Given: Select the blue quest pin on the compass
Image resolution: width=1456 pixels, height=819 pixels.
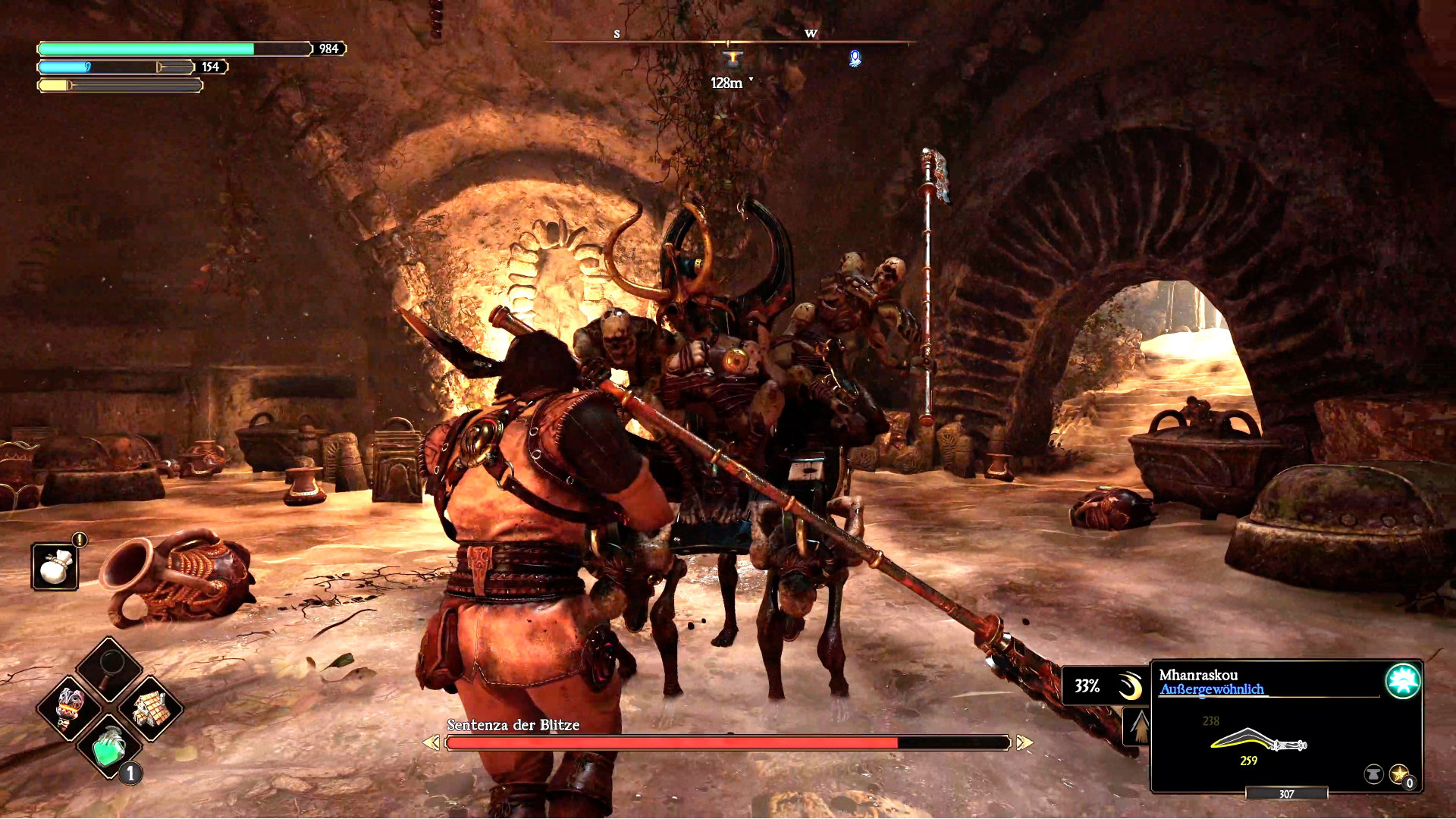Looking at the screenshot, I should pos(855,59).
